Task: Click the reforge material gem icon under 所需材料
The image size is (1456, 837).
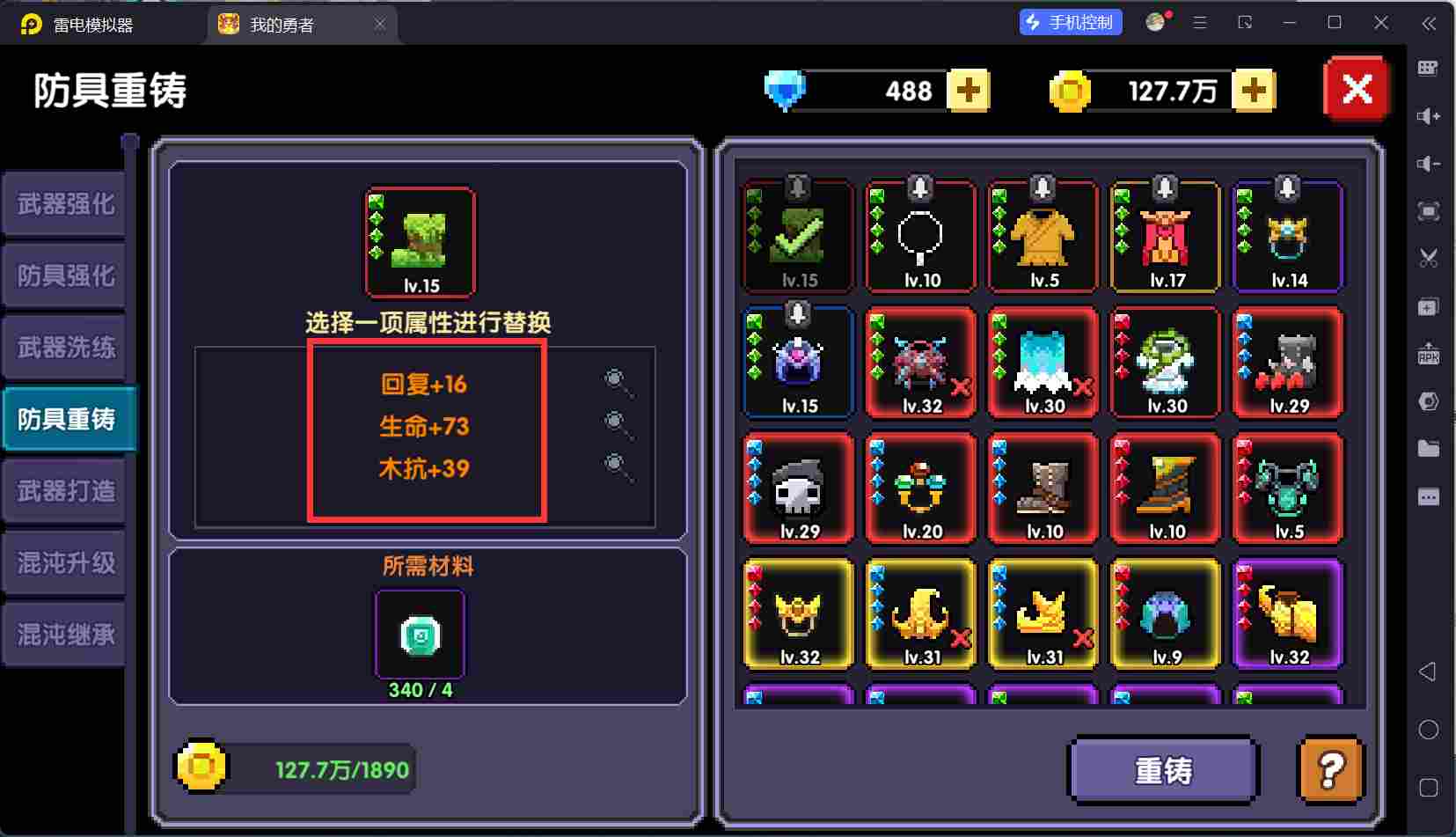Action: click(419, 633)
